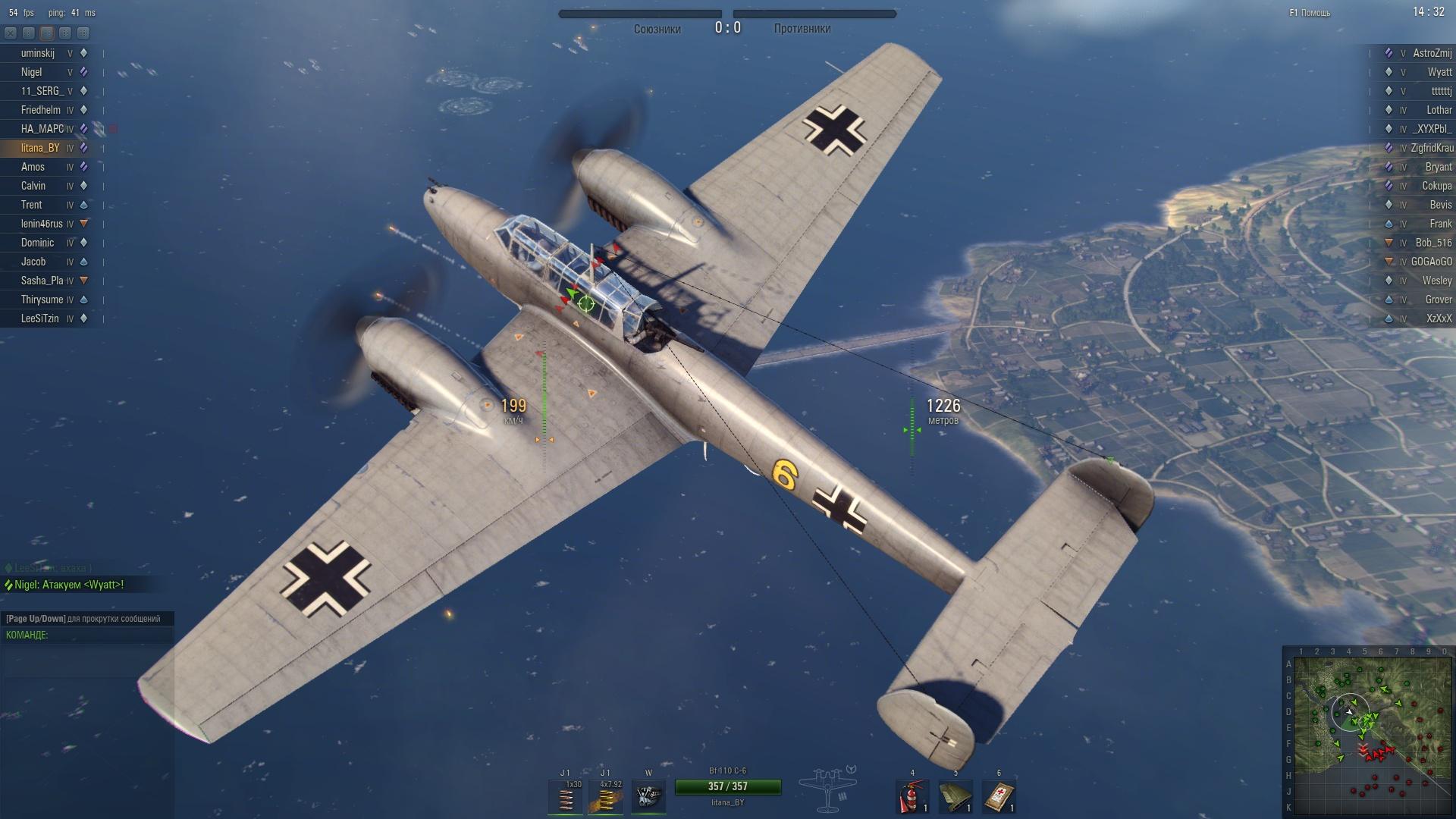This screenshot has height=819, width=1456.
Task: Select the 4x7.92 machine gun ammo slot
Action: (x=606, y=798)
